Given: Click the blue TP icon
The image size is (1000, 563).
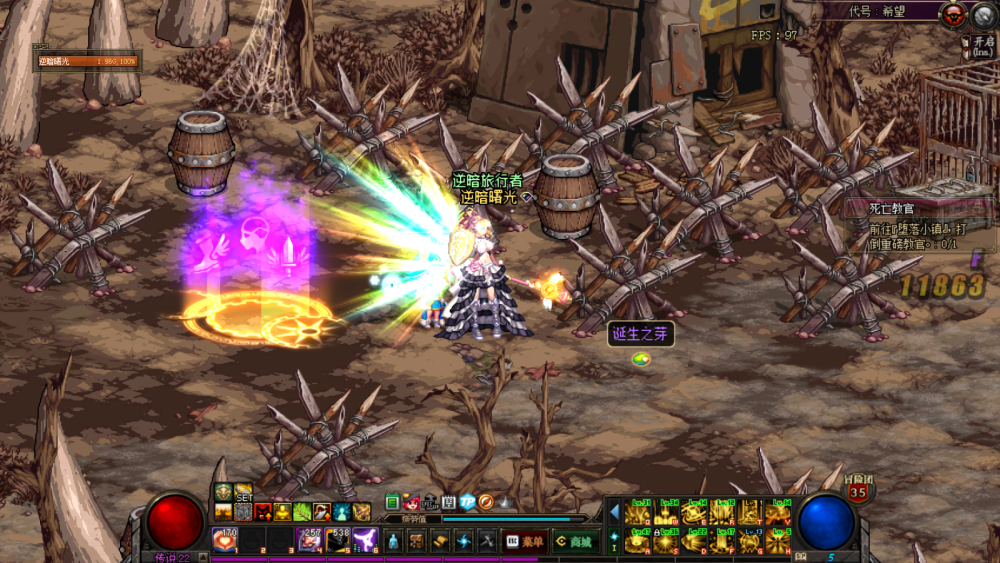Looking at the screenshot, I should click(x=467, y=502).
